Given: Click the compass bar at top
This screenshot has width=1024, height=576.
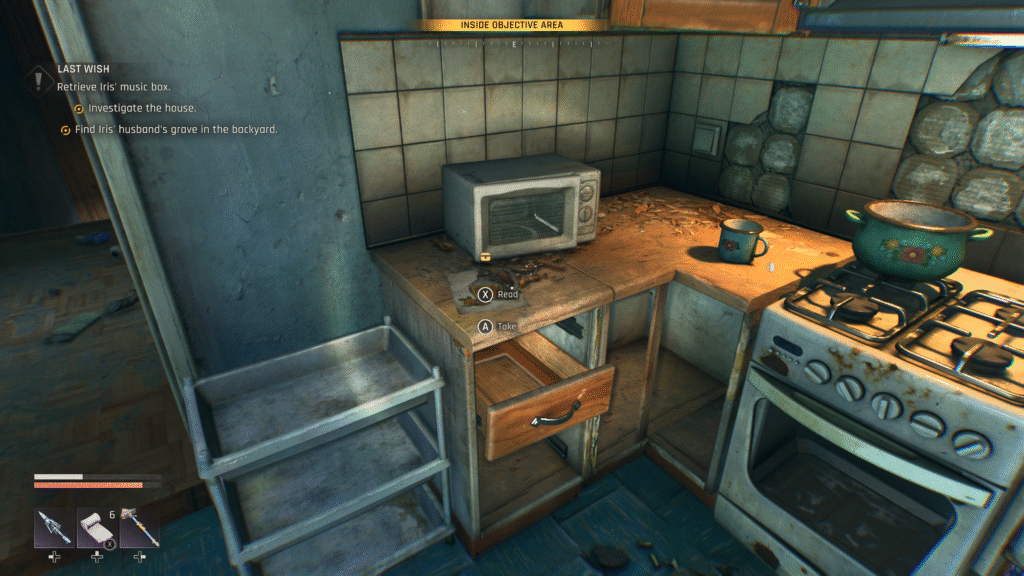Looking at the screenshot, I should pos(513,44).
